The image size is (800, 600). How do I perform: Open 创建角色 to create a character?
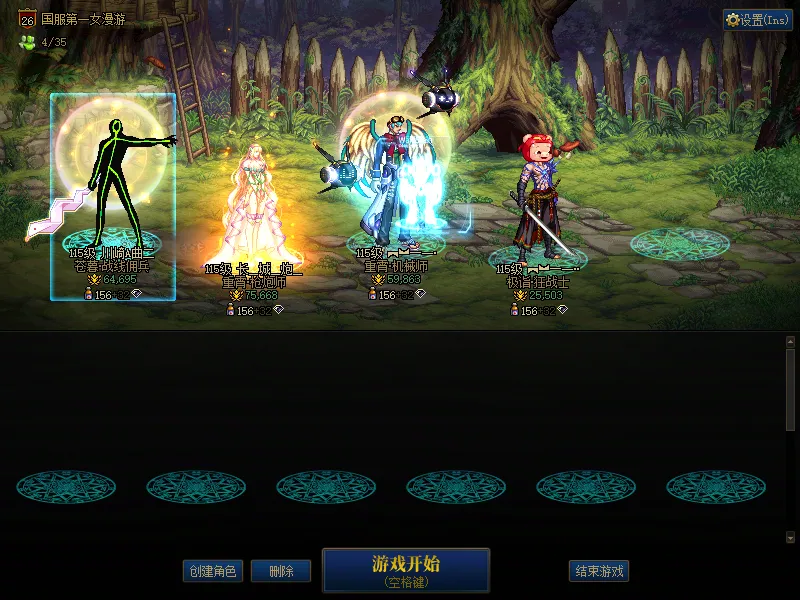point(212,571)
